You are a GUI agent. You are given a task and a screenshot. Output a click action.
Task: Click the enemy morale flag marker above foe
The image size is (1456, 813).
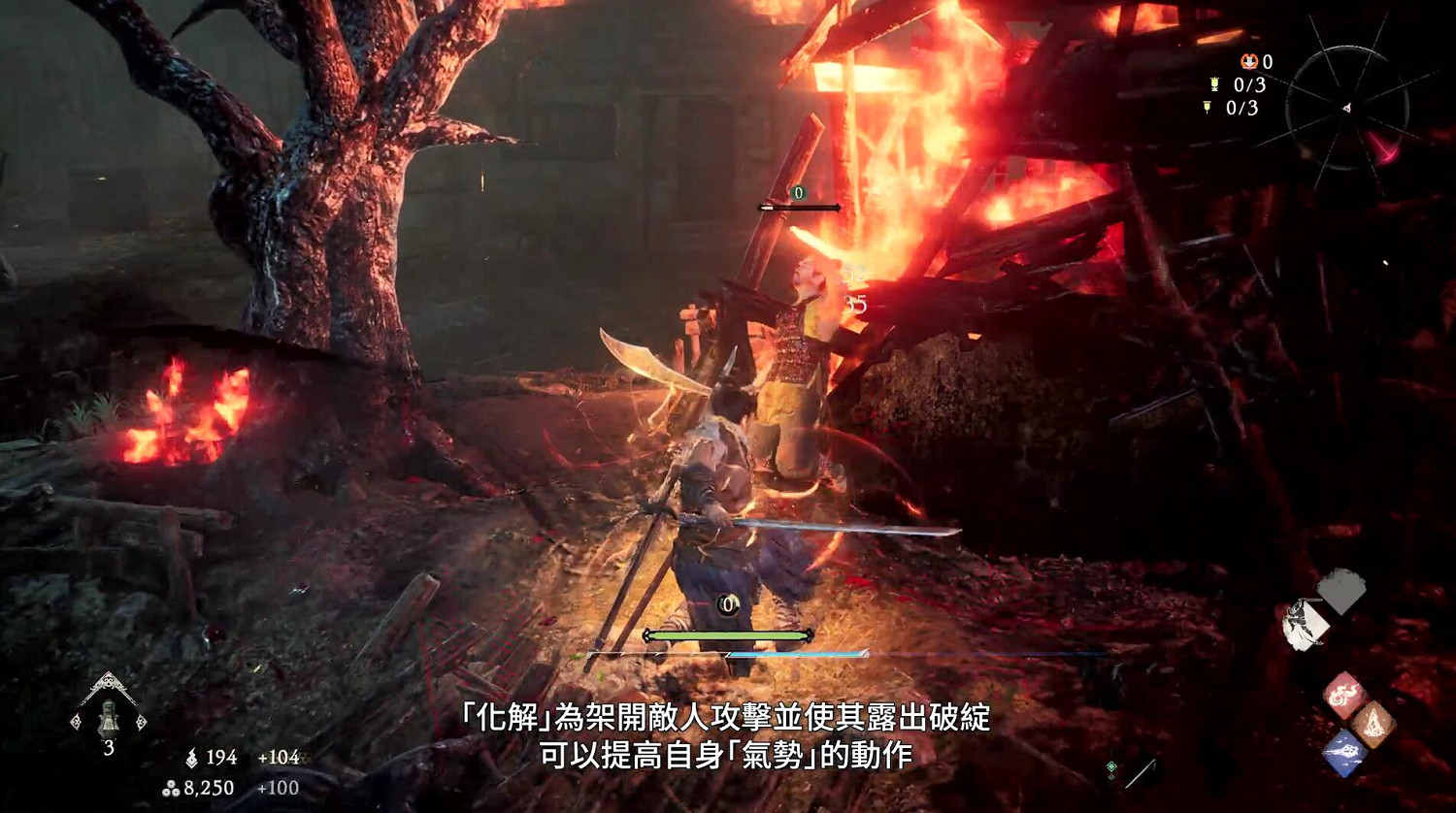(x=798, y=193)
